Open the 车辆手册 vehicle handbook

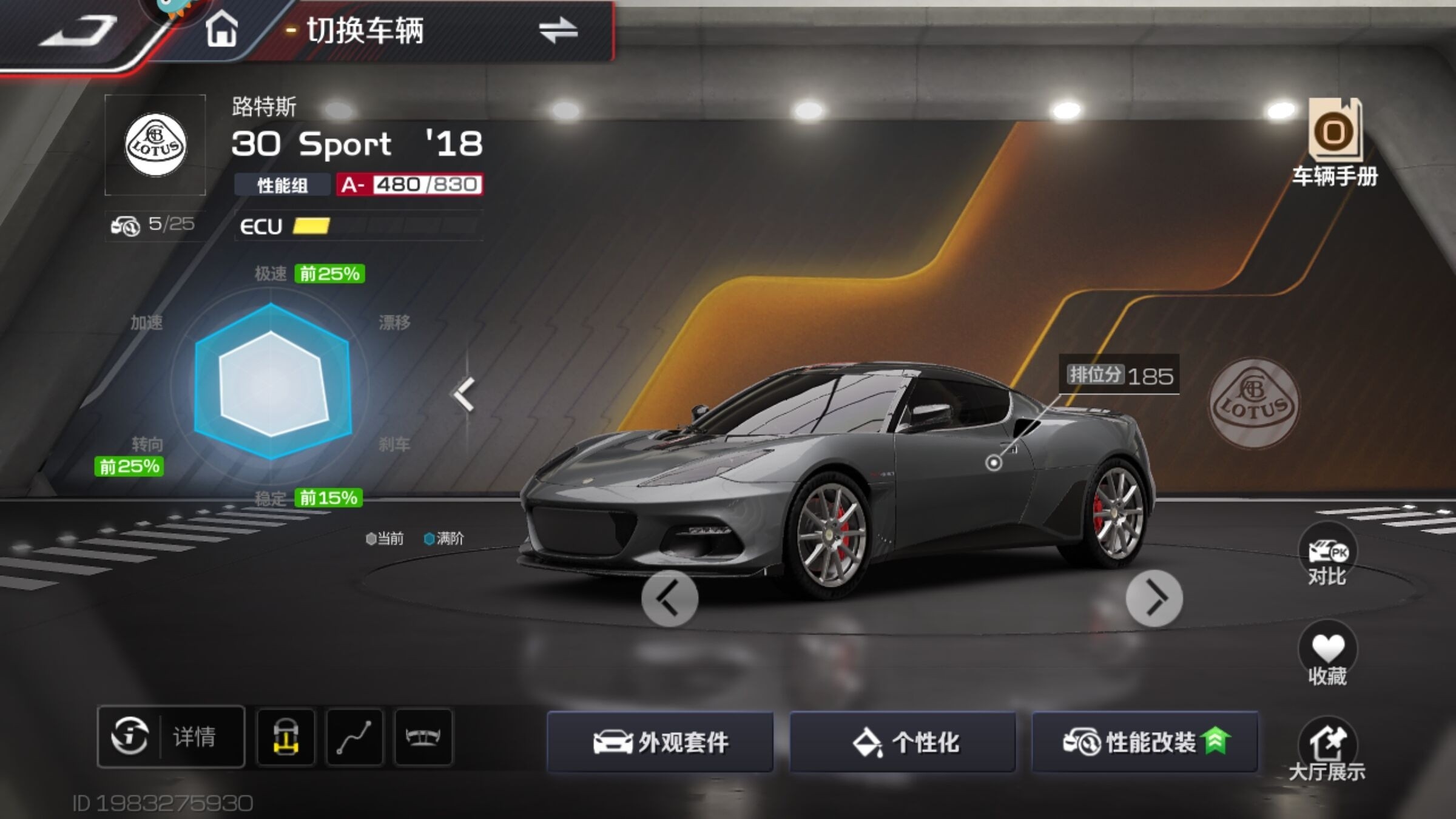click(1334, 143)
